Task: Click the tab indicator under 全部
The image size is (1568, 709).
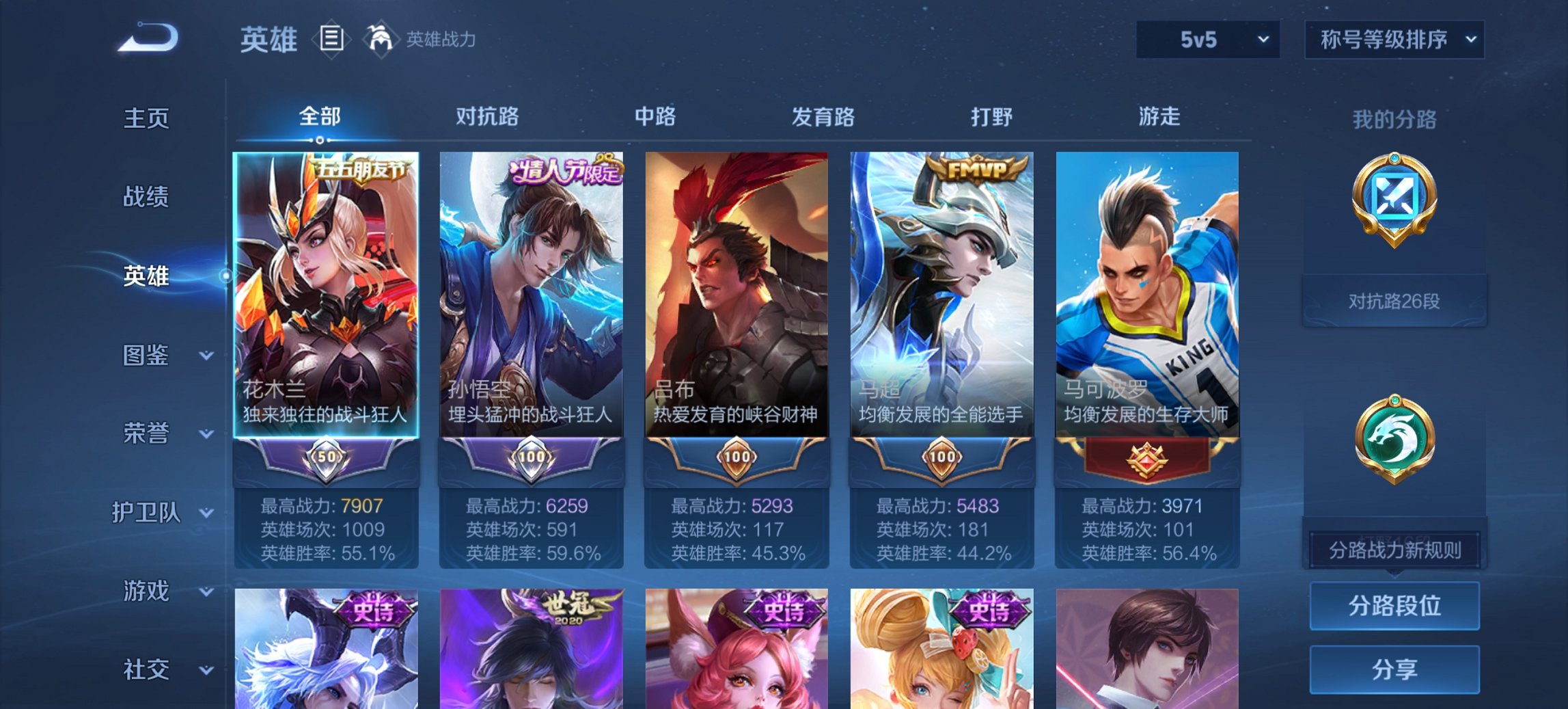Action: coord(321,139)
